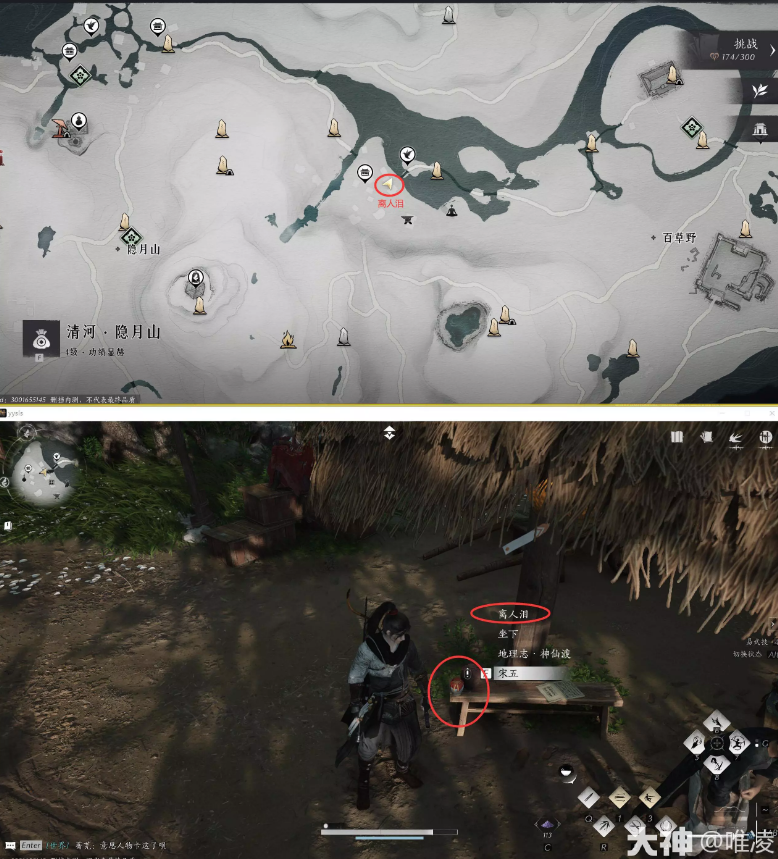Open the glove icon menu in top bar
Image resolution: width=778 pixels, height=859 pixels.
[x=706, y=437]
